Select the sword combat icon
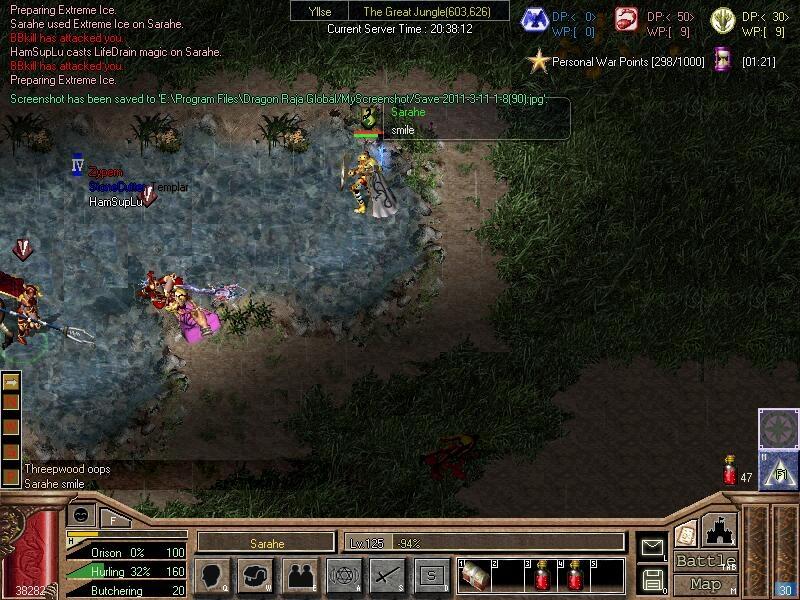Image resolution: width=800 pixels, height=600 pixels. point(387,575)
